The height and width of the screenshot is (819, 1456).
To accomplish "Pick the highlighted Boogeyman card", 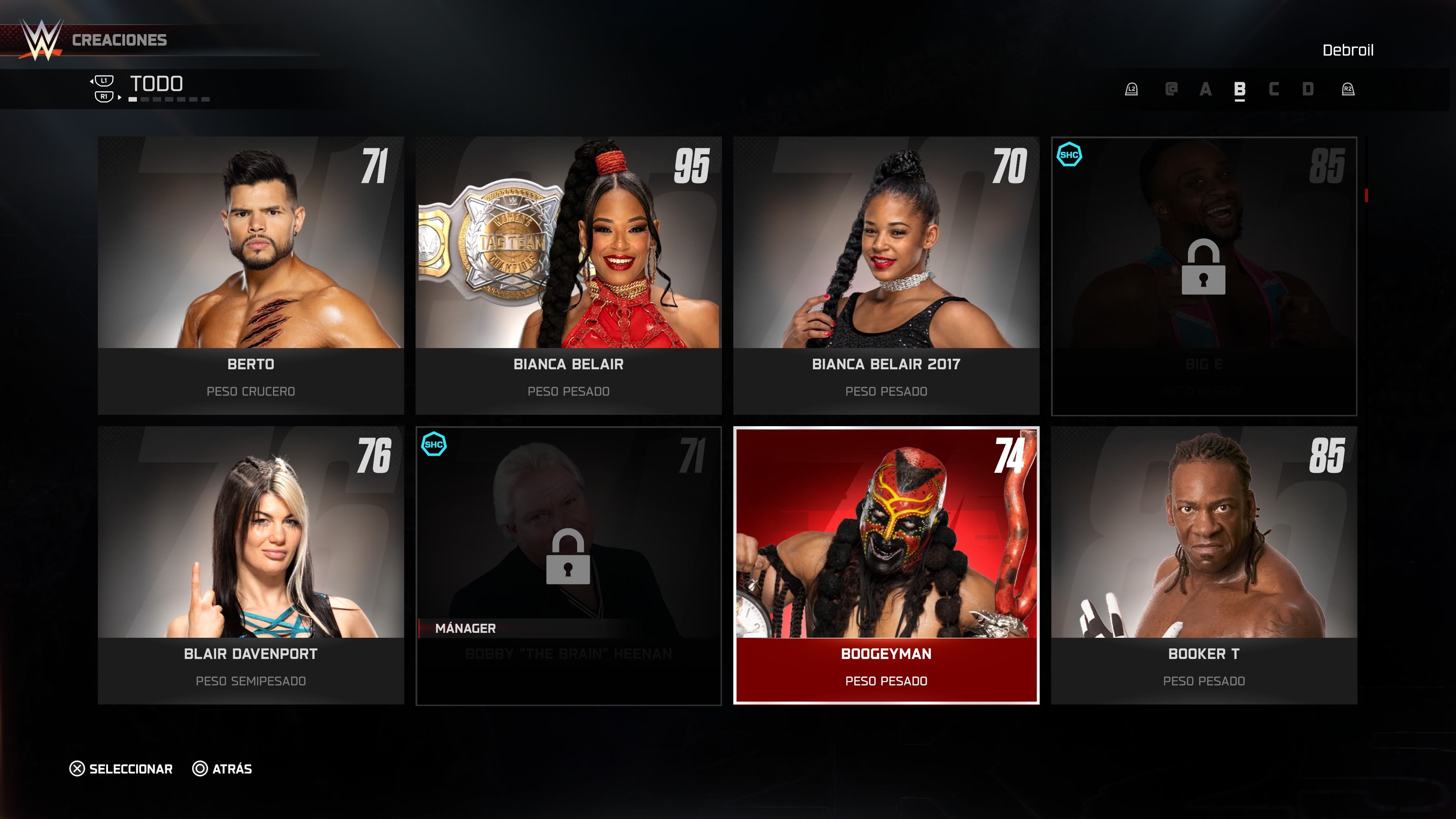I will (x=886, y=565).
